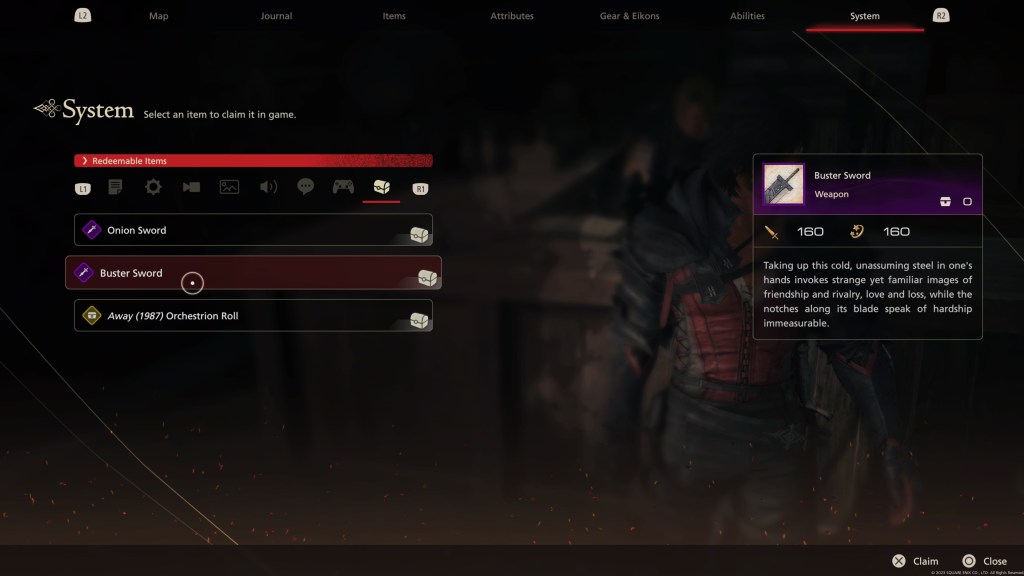
Task: Open the picture display settings category
Action: pyautogui.click(x=229, y=187)
